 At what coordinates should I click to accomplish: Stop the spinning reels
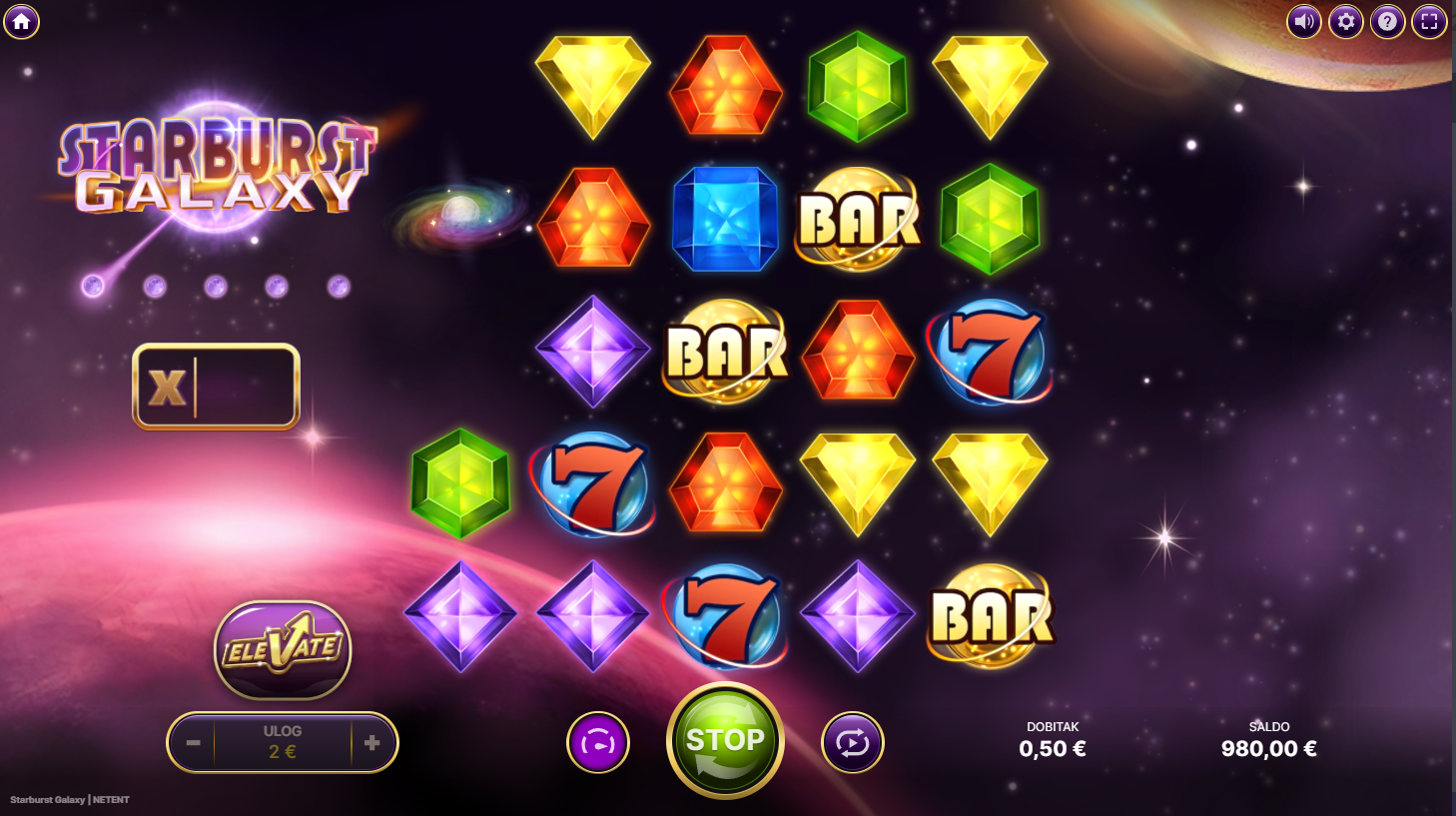click(725, 740)
